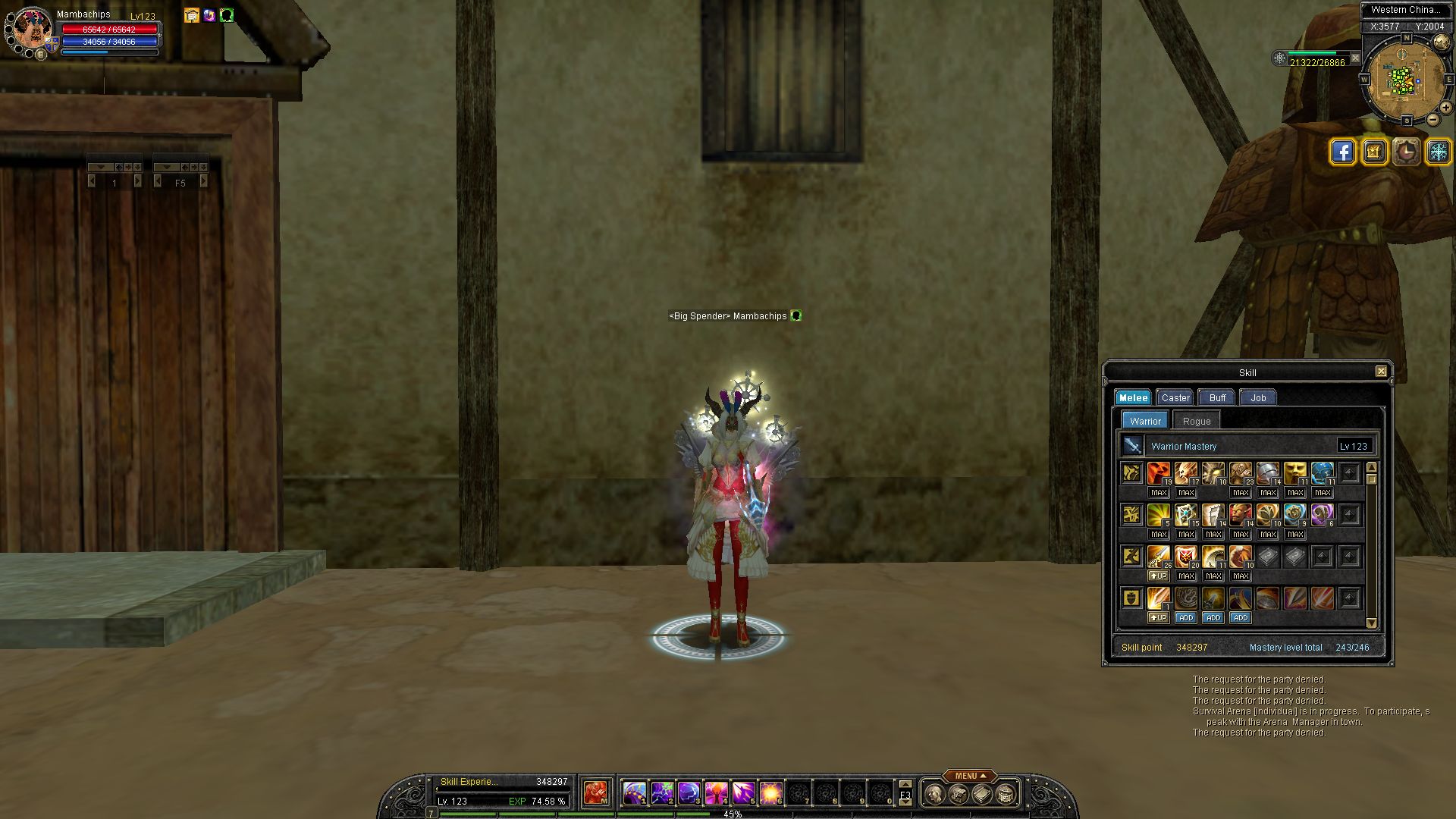Zoom in on the minimap
This screenshot has width=1456, height=819.
(x=1446, y=108)
